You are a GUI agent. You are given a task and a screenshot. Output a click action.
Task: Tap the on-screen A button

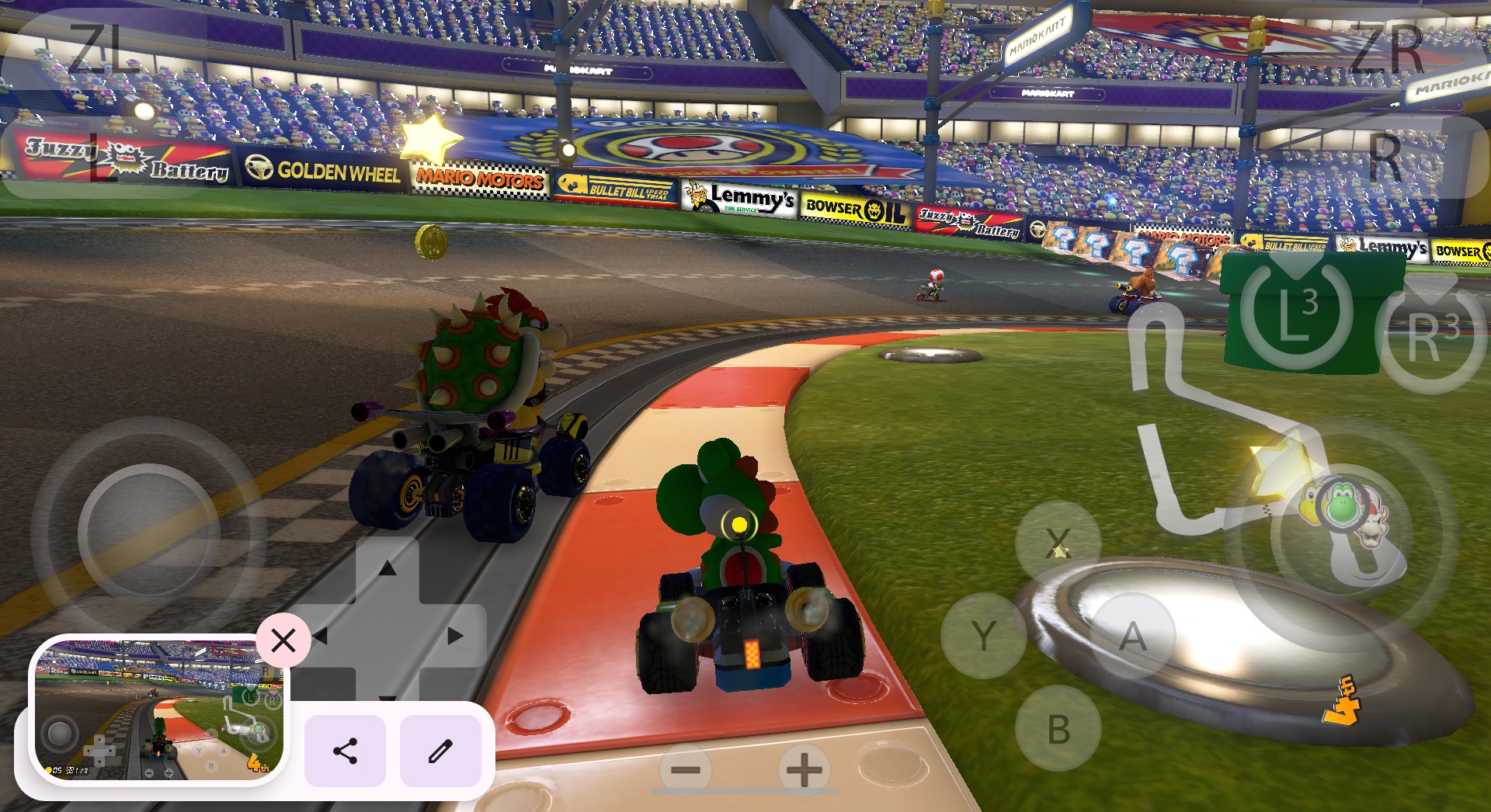point(1133,637)
